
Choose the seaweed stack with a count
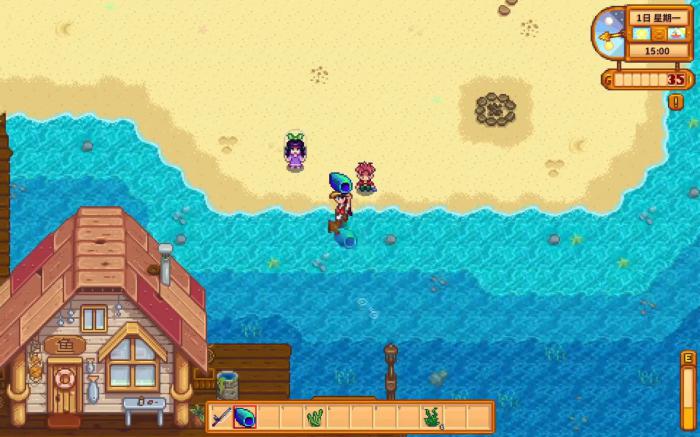[432, 417]
